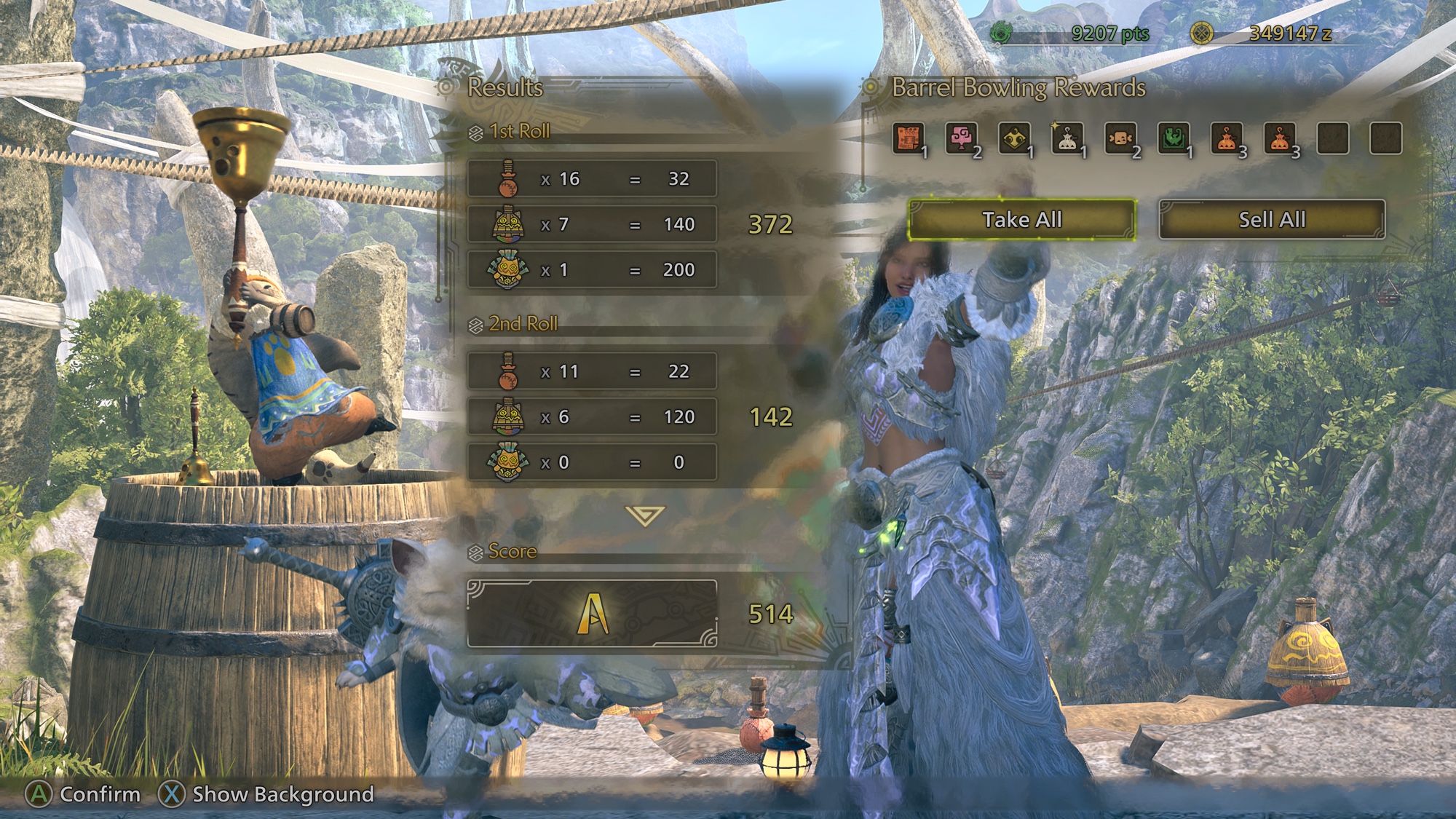
Task: Pick the orange candy-shaped reward item
Action: point(1120,138)
